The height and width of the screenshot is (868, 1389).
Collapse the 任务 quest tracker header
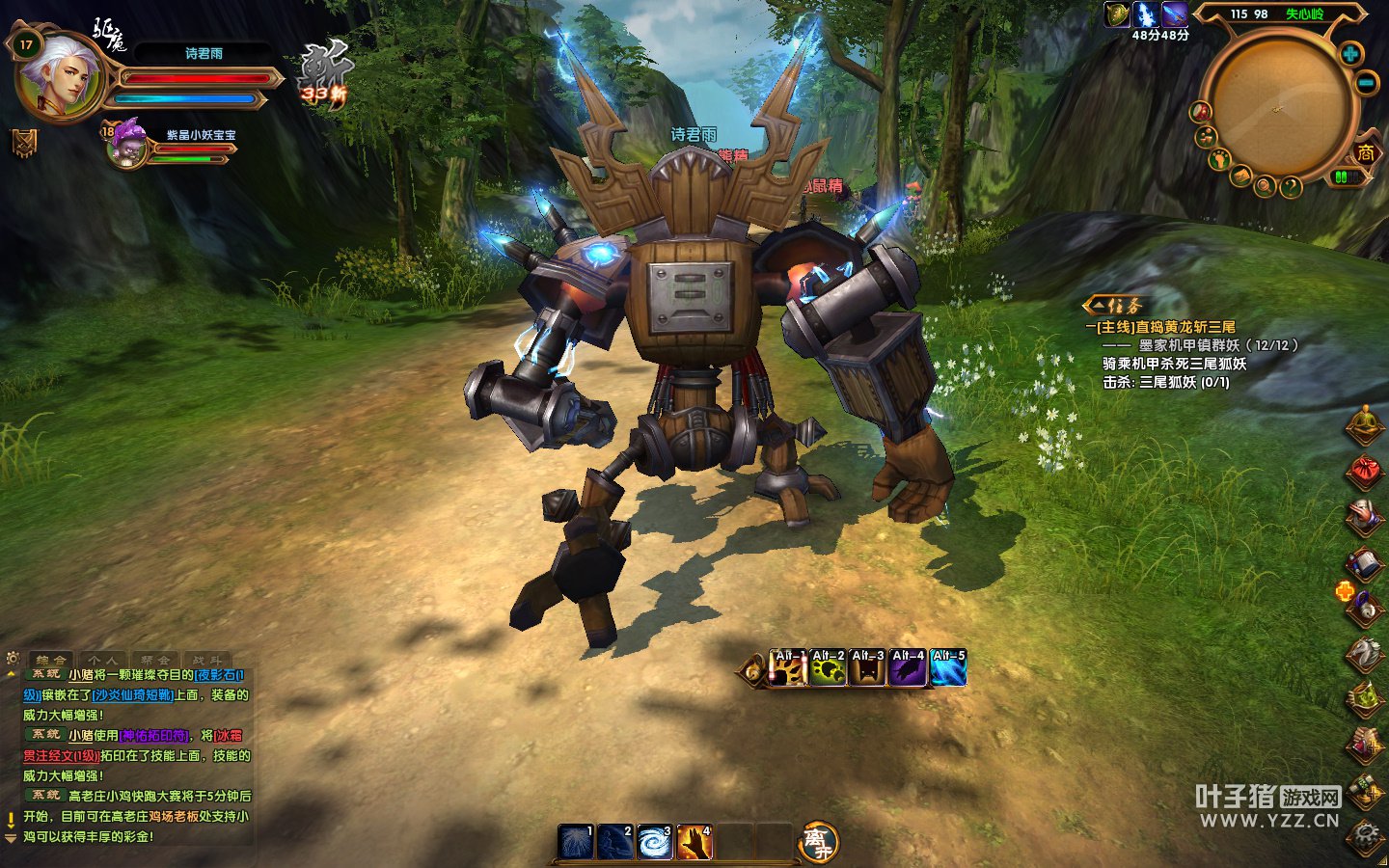(1116, 306)
